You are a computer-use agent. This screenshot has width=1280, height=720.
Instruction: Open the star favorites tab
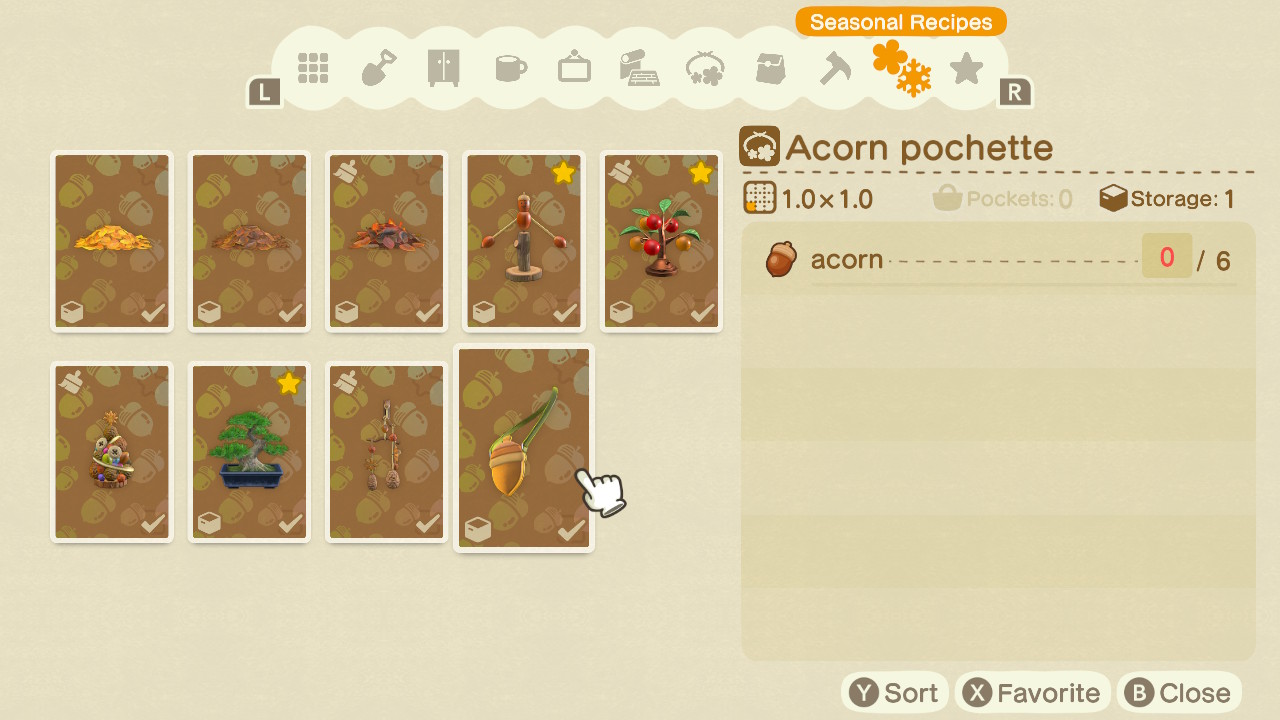[x=966, y=68]
